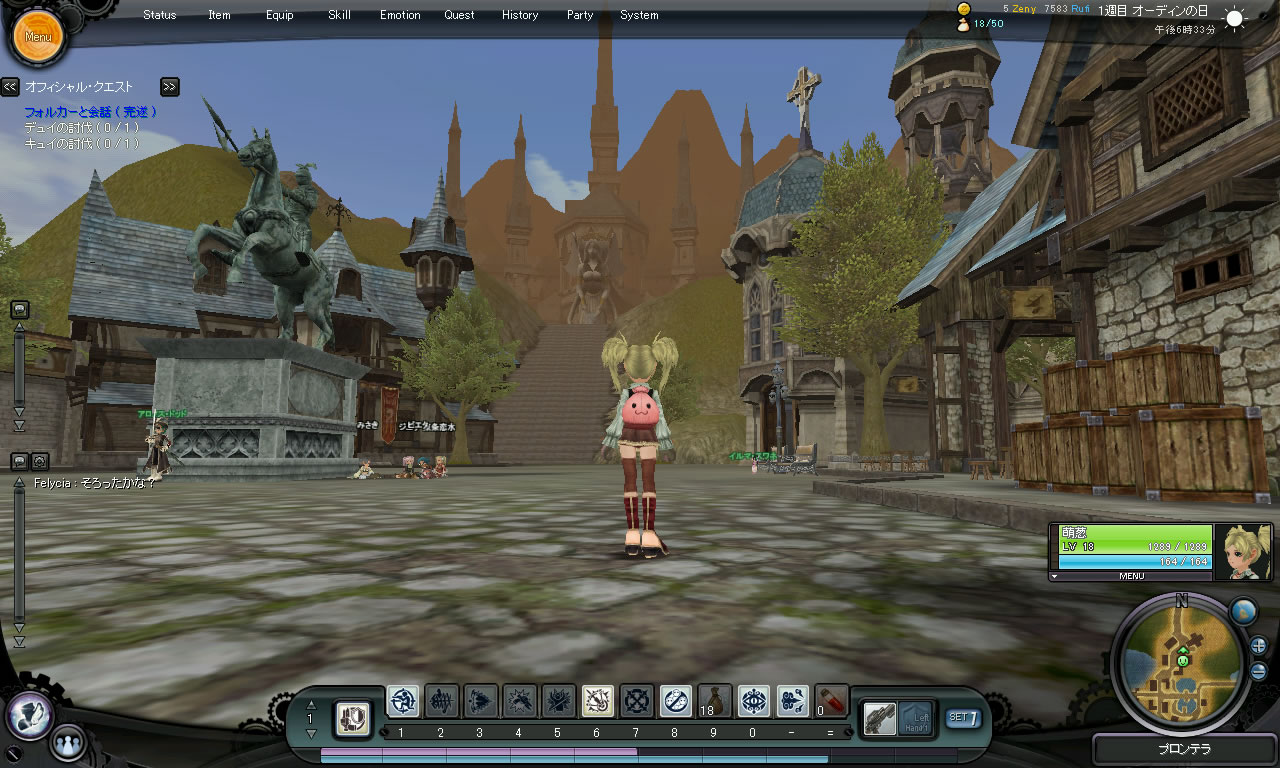Open the Party menu
The image size is (1280, 768).
(580, 15)
